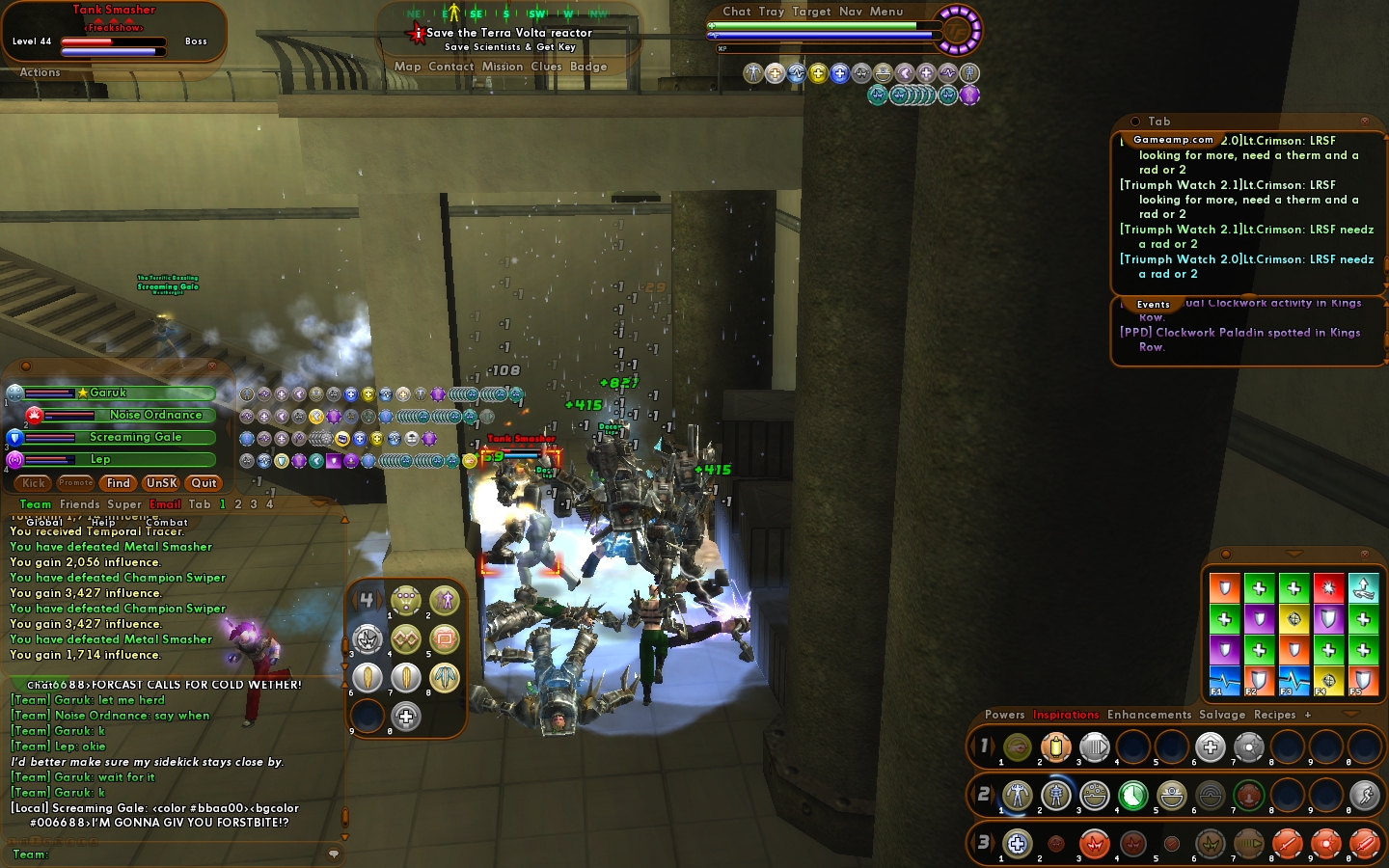Screen dimensions: 1389x868
Task: Click the UnSK button
Action: click(x=161, y=483)
